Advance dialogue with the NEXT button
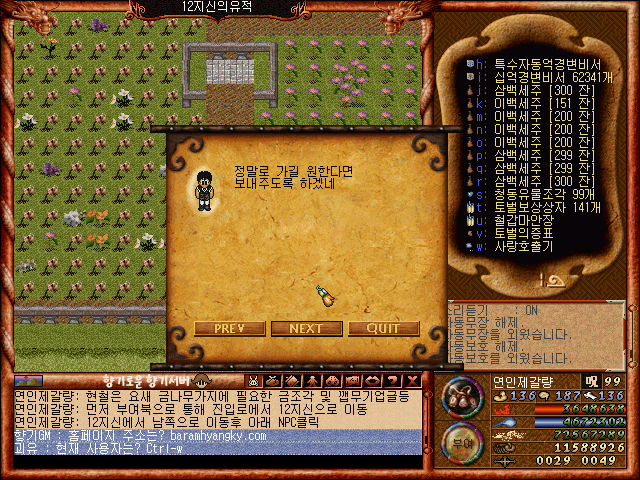640x480 pixels. (305, 328)
